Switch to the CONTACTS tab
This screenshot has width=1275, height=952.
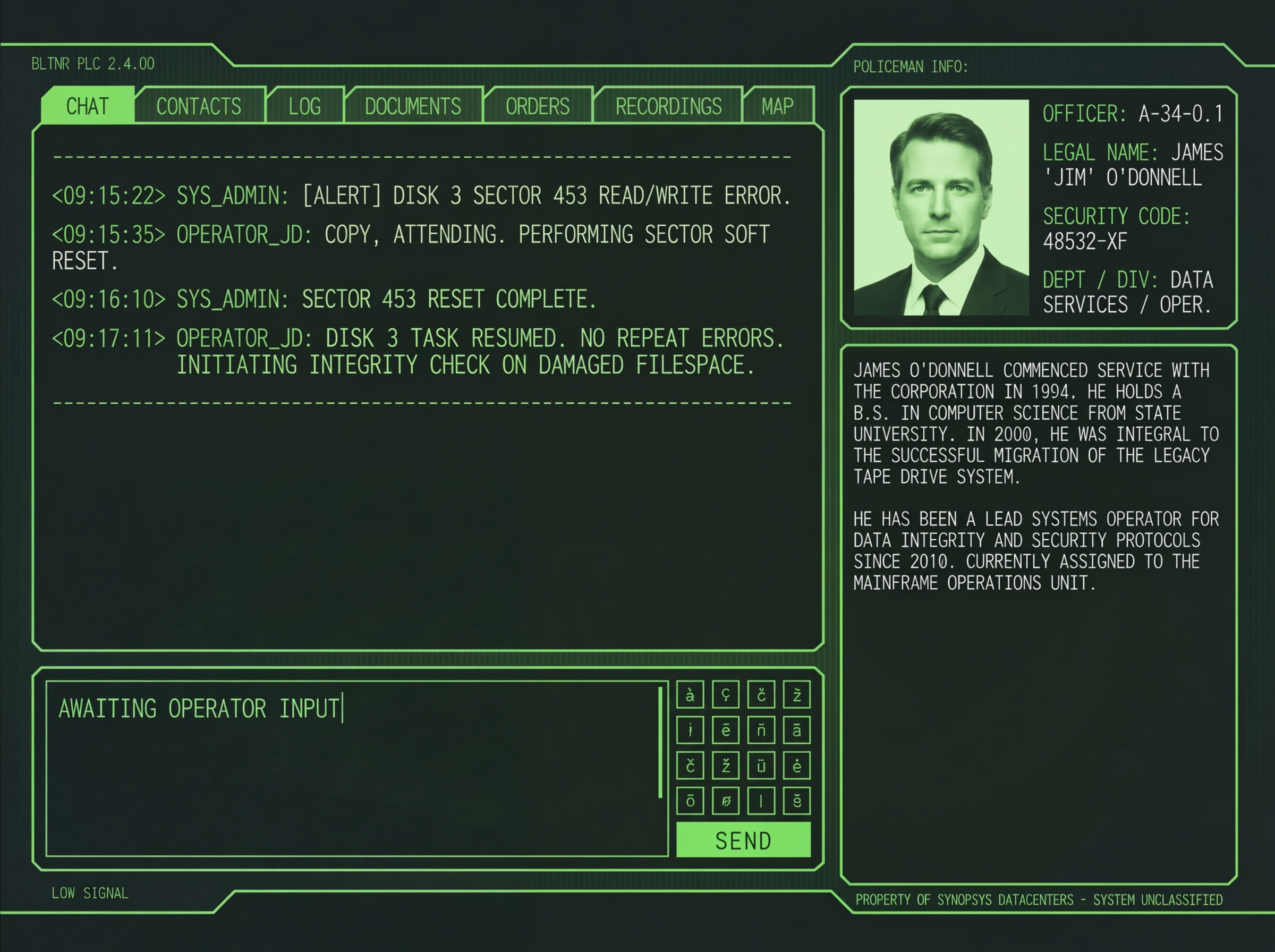199,107
